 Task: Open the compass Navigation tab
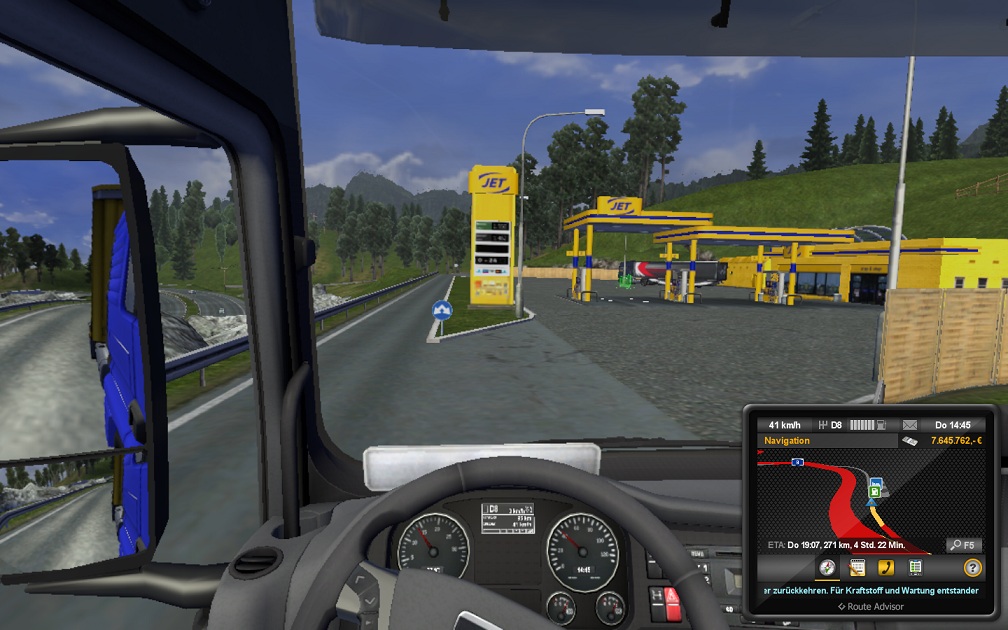828,568
